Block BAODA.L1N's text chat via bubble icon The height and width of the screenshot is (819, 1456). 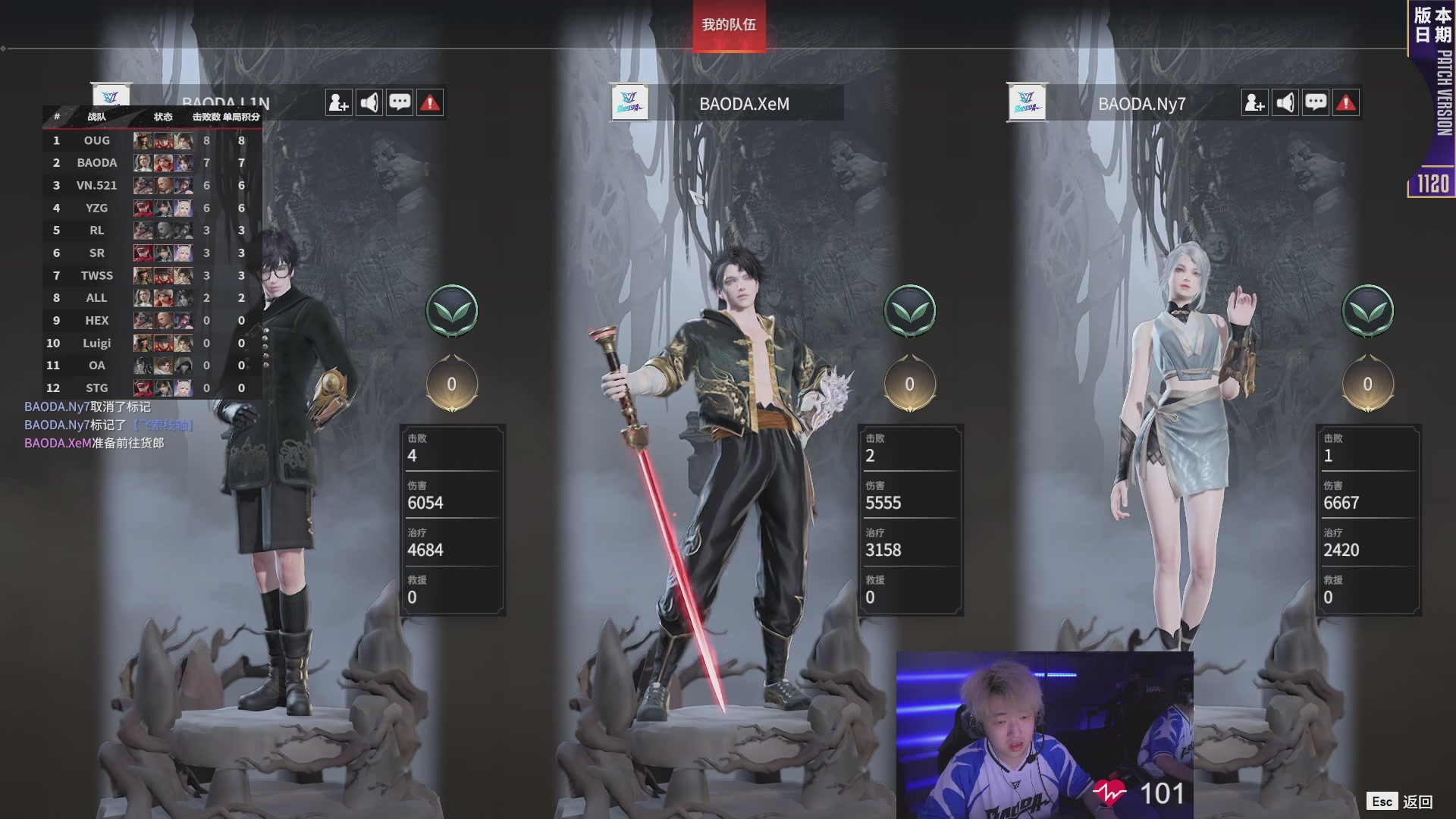pyautogui.click(x=400, y=102)
